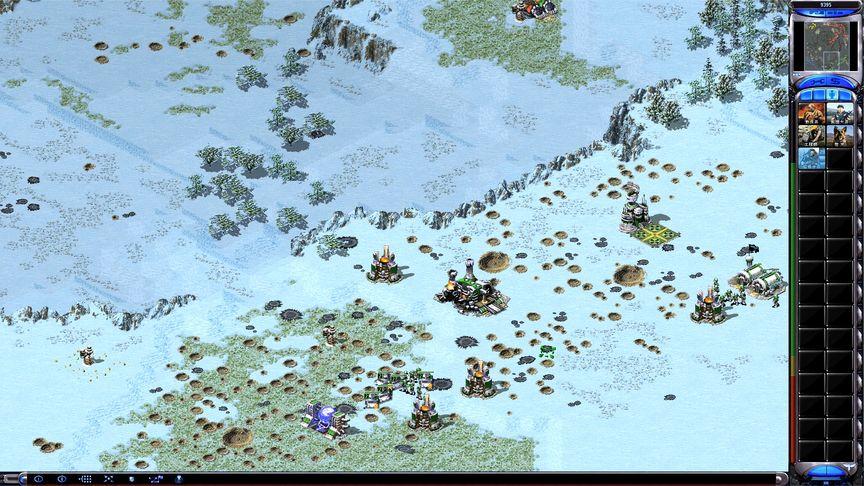Click the four-arrows command bar icon
864x486 pixels.
pyautogui.click(x=108, y=479)
